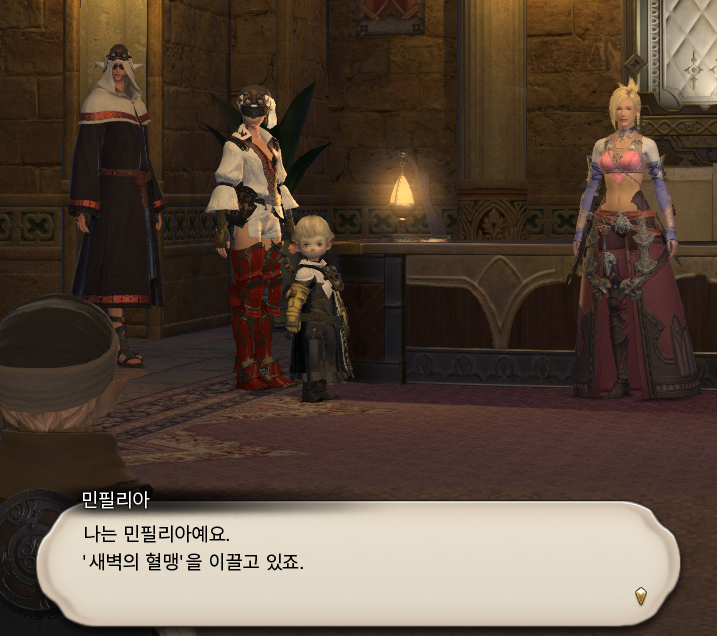
Task: Click the yellow dialogue advance gem icon
Action: [641, 597]
